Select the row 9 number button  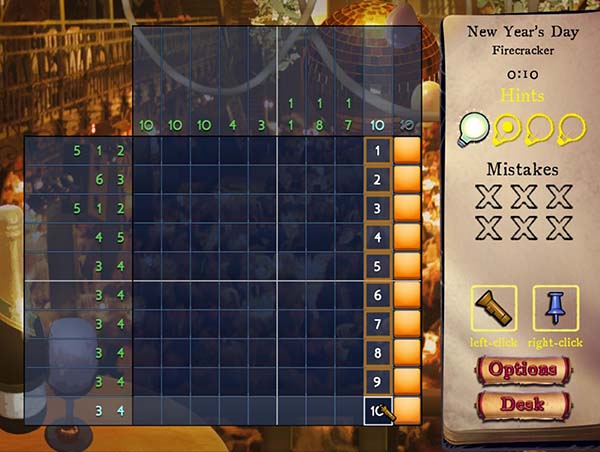377,382
